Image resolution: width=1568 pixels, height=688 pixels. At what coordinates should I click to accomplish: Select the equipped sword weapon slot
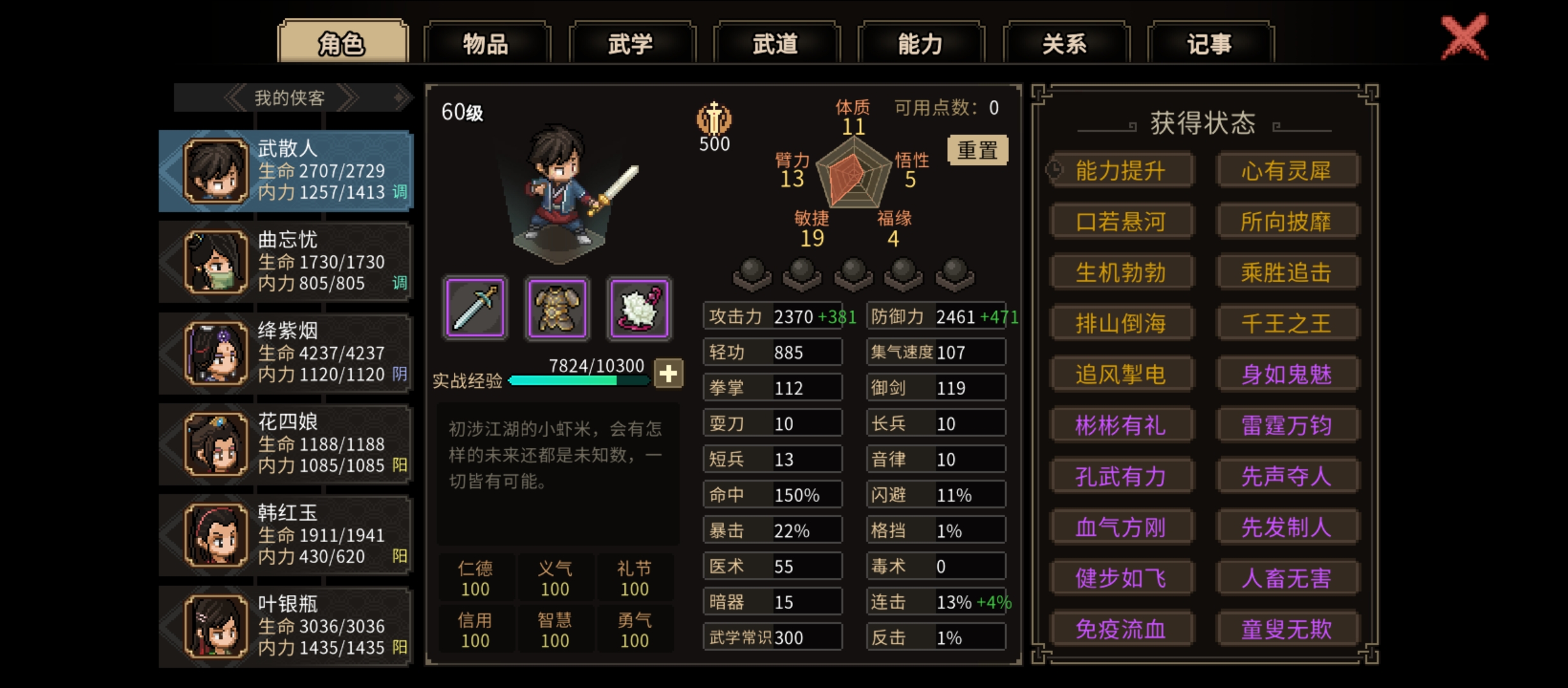pyautogui.click(x=475, y=308)
